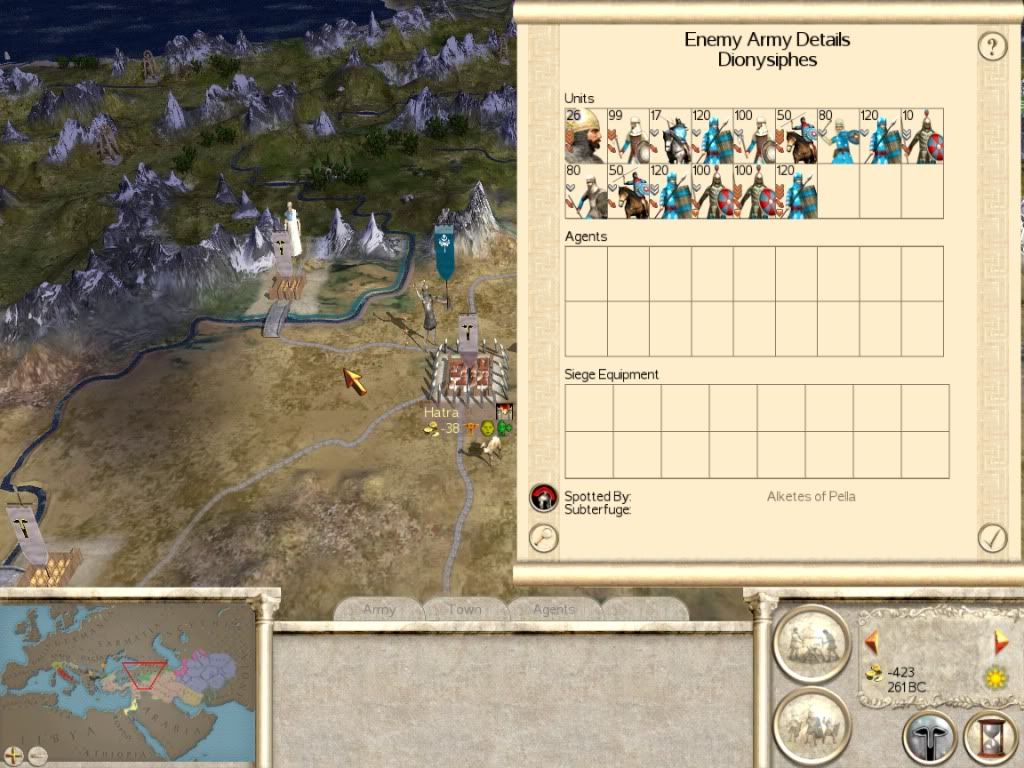Close the army details with the checkmark
The width and height of the screenshot is (1024, 768).
click(x=992, y=538)
